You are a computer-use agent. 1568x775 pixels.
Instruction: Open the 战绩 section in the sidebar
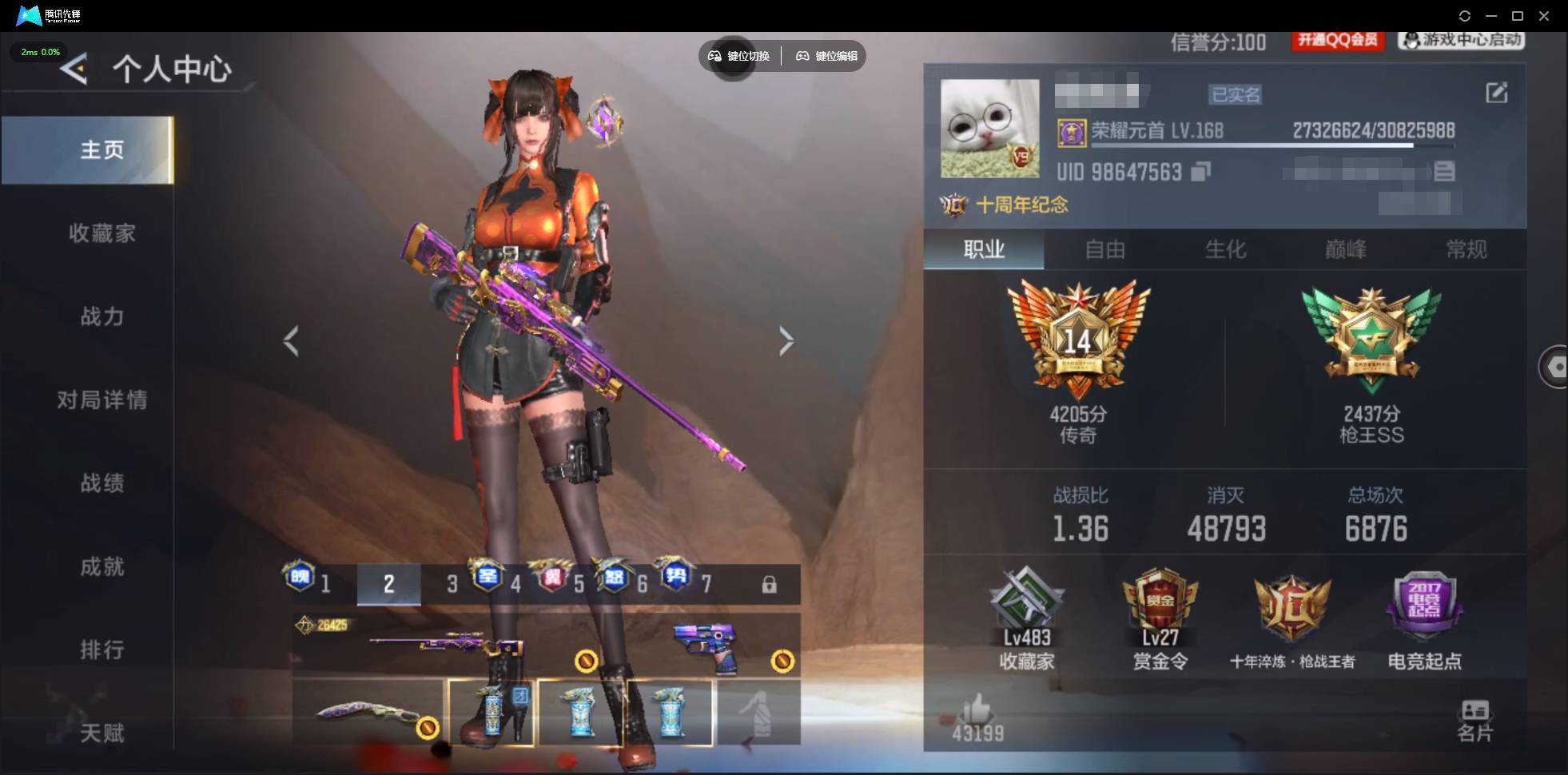[105, 484]
